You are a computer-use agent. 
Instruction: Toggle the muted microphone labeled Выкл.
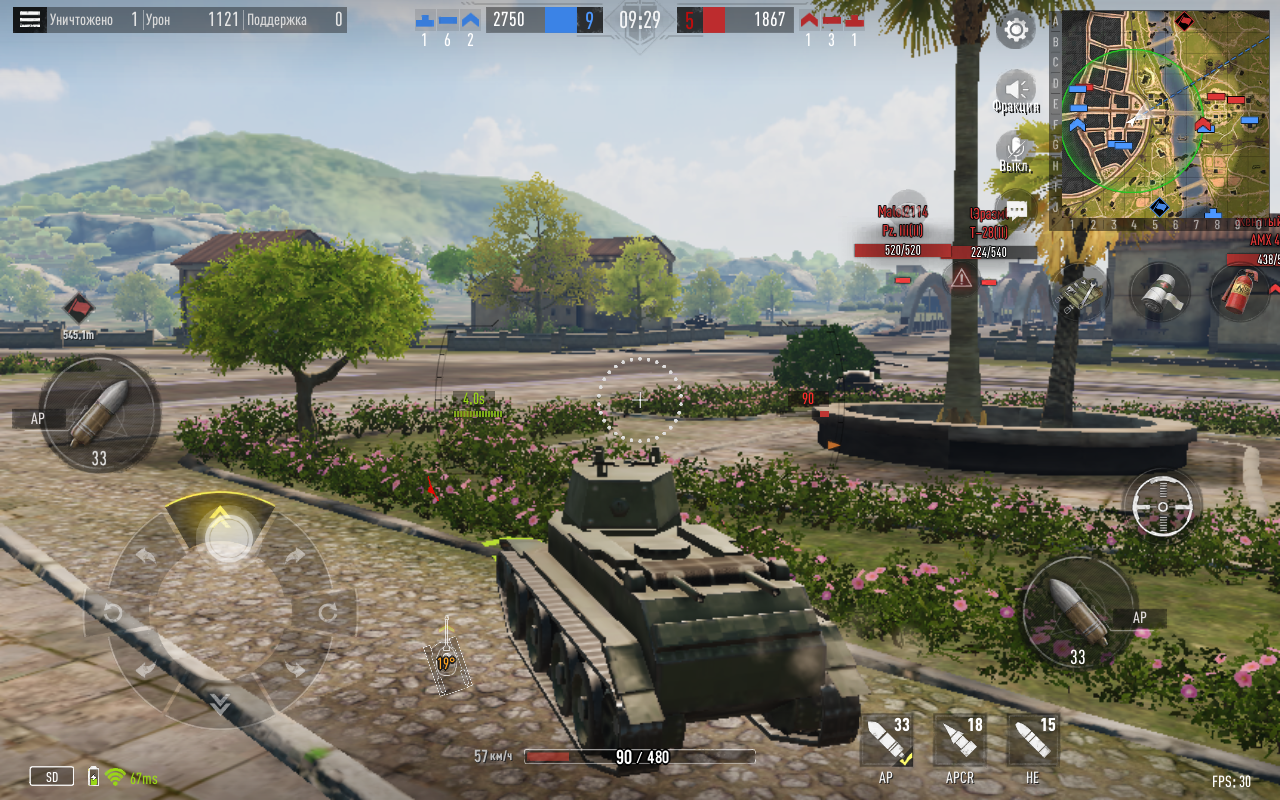coord(1016,150)
